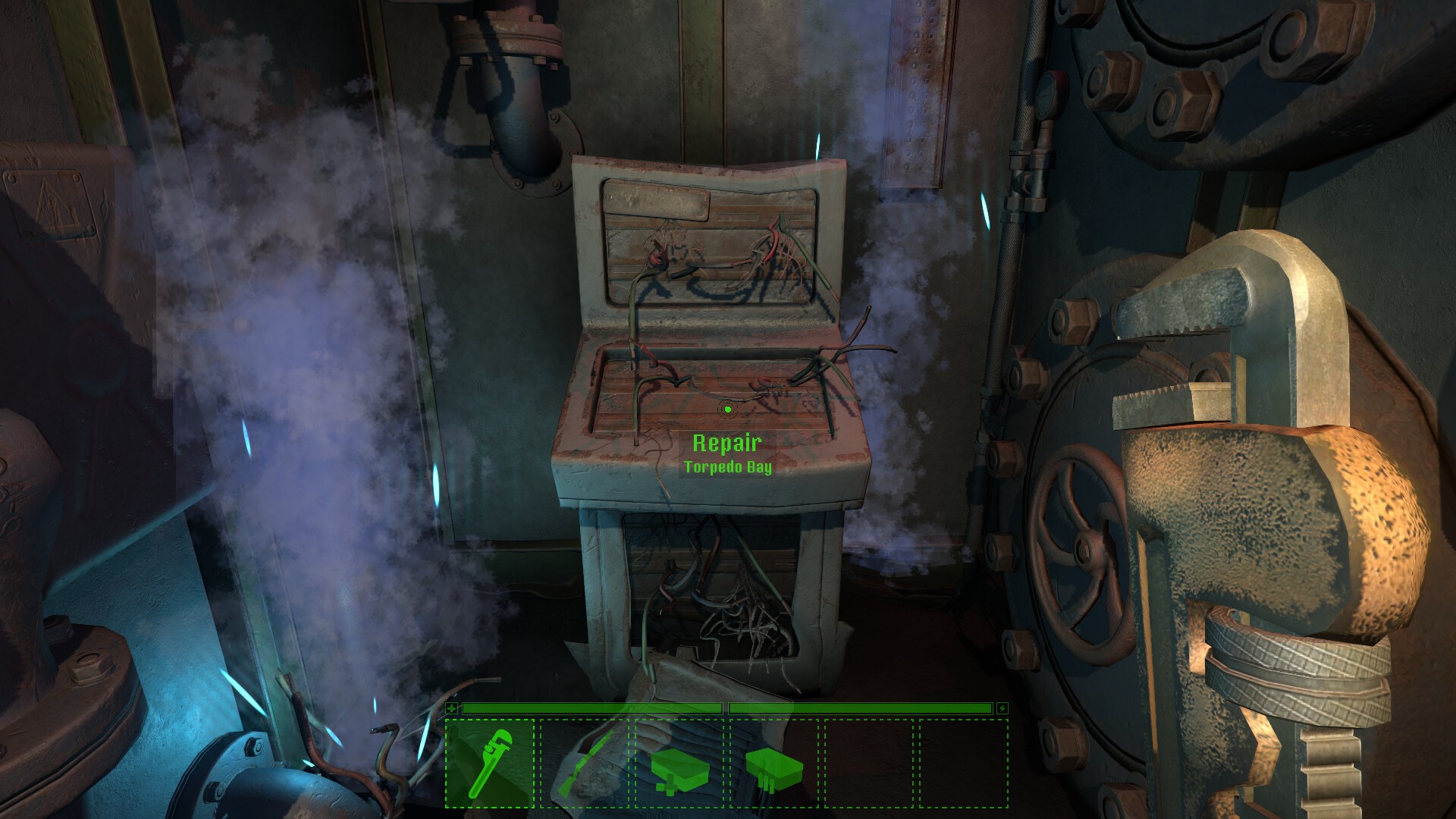The image size is (1456, 819).
Task: Select the pipe wrench hotbar slot
Action: [489, 764]
